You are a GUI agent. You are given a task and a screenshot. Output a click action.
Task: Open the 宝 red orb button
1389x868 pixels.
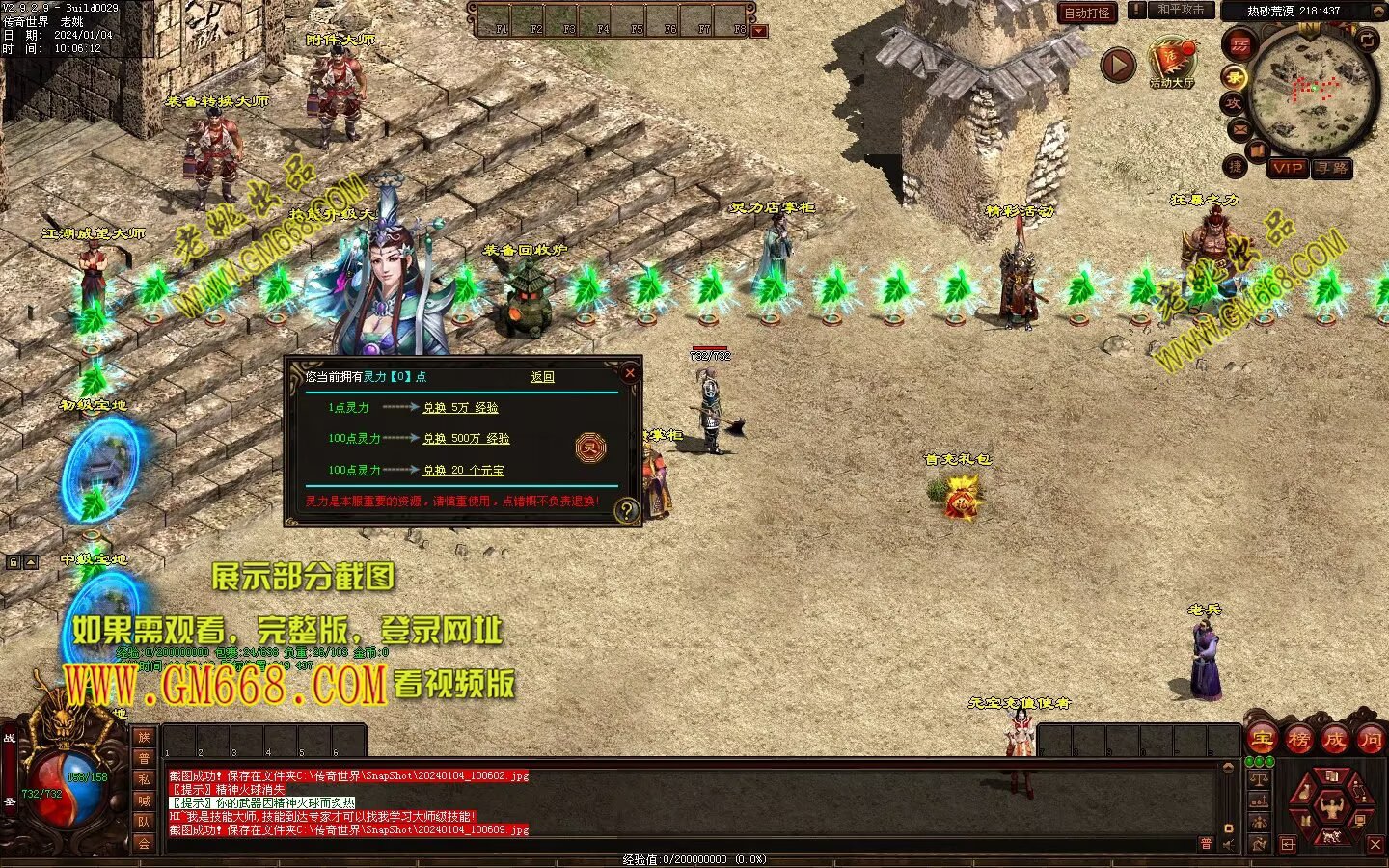tap(1262, 740)
